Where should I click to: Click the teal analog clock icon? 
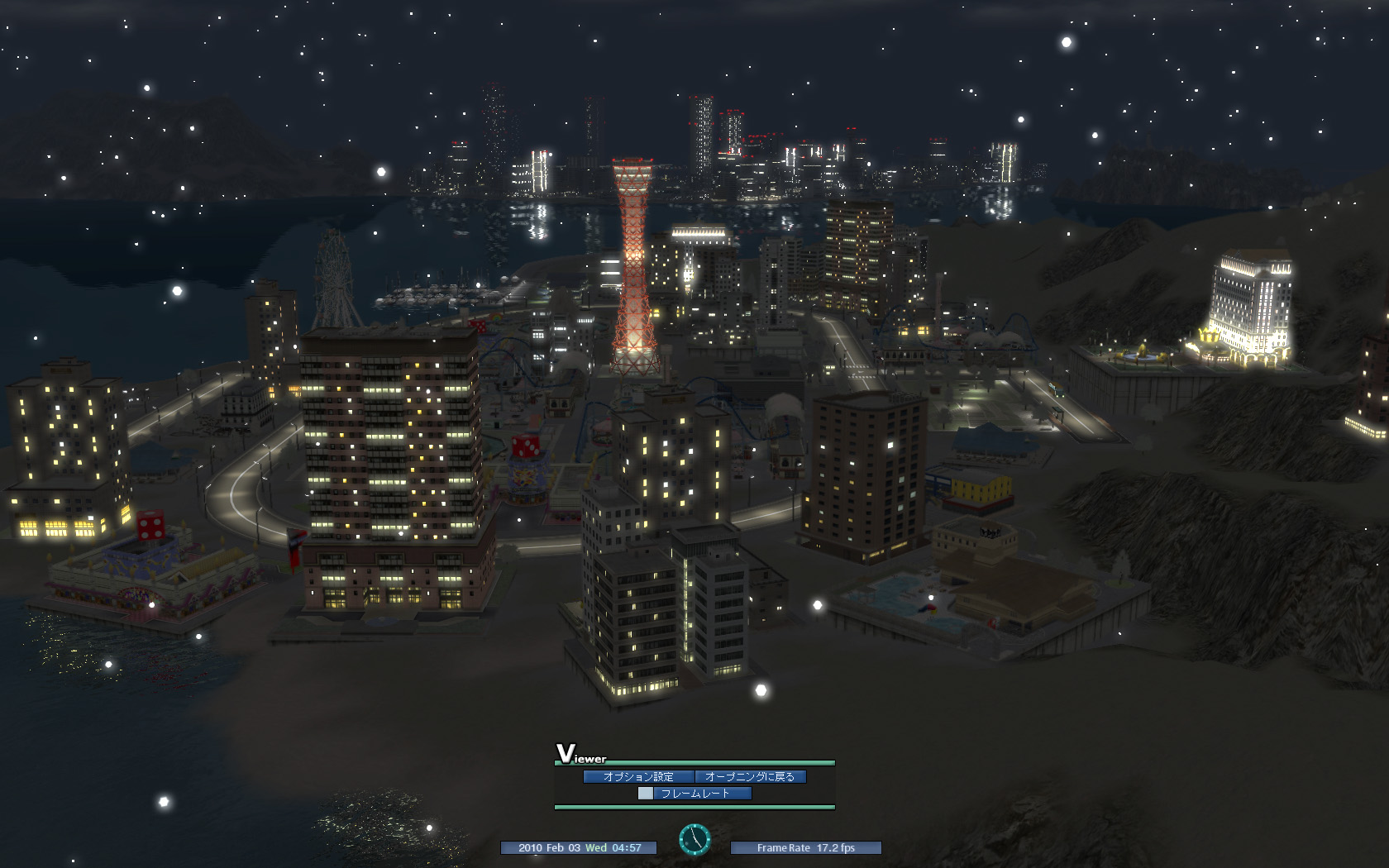pos(694,839)
